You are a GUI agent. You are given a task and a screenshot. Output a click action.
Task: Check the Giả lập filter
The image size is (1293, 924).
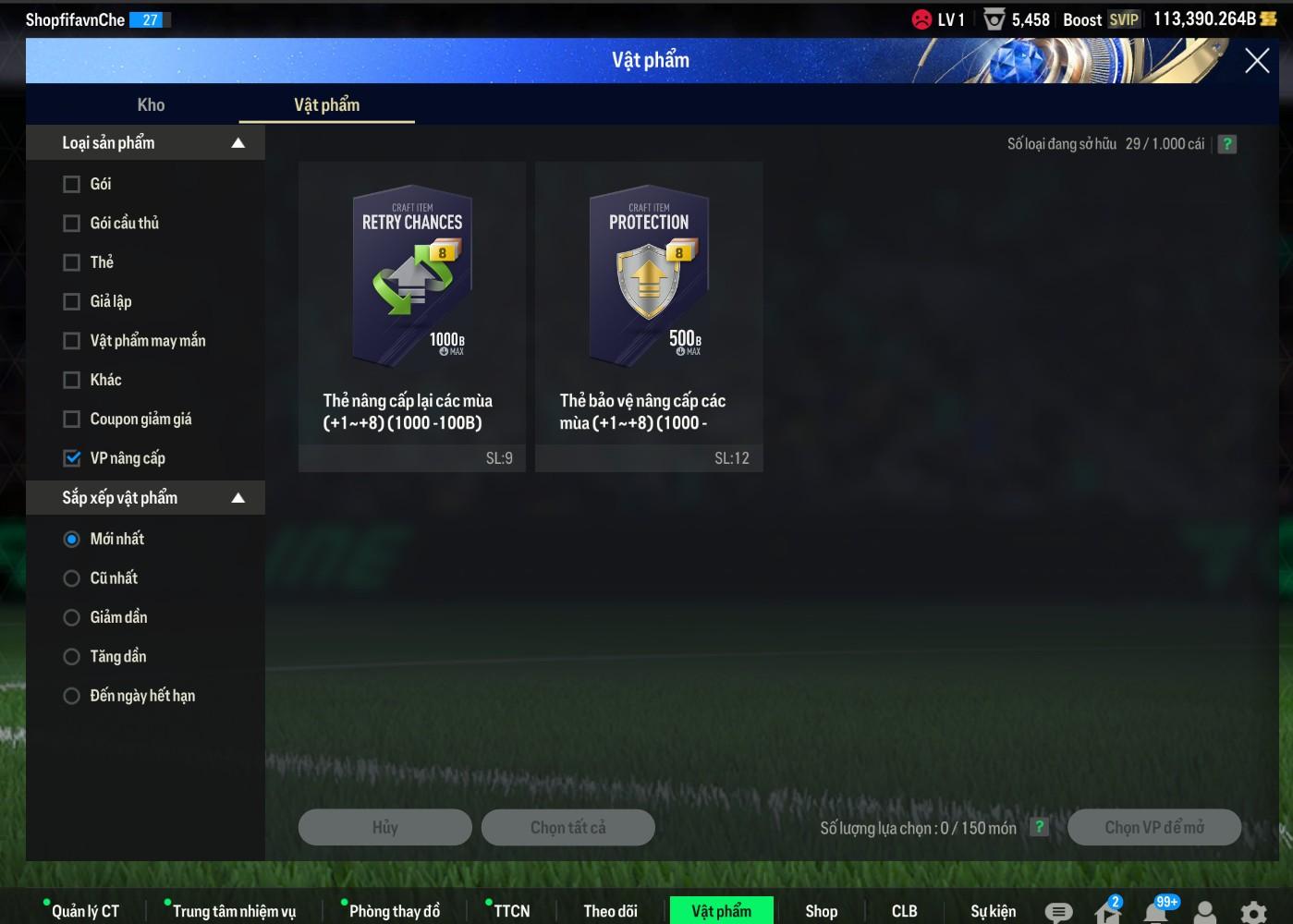tap(71, 301)
